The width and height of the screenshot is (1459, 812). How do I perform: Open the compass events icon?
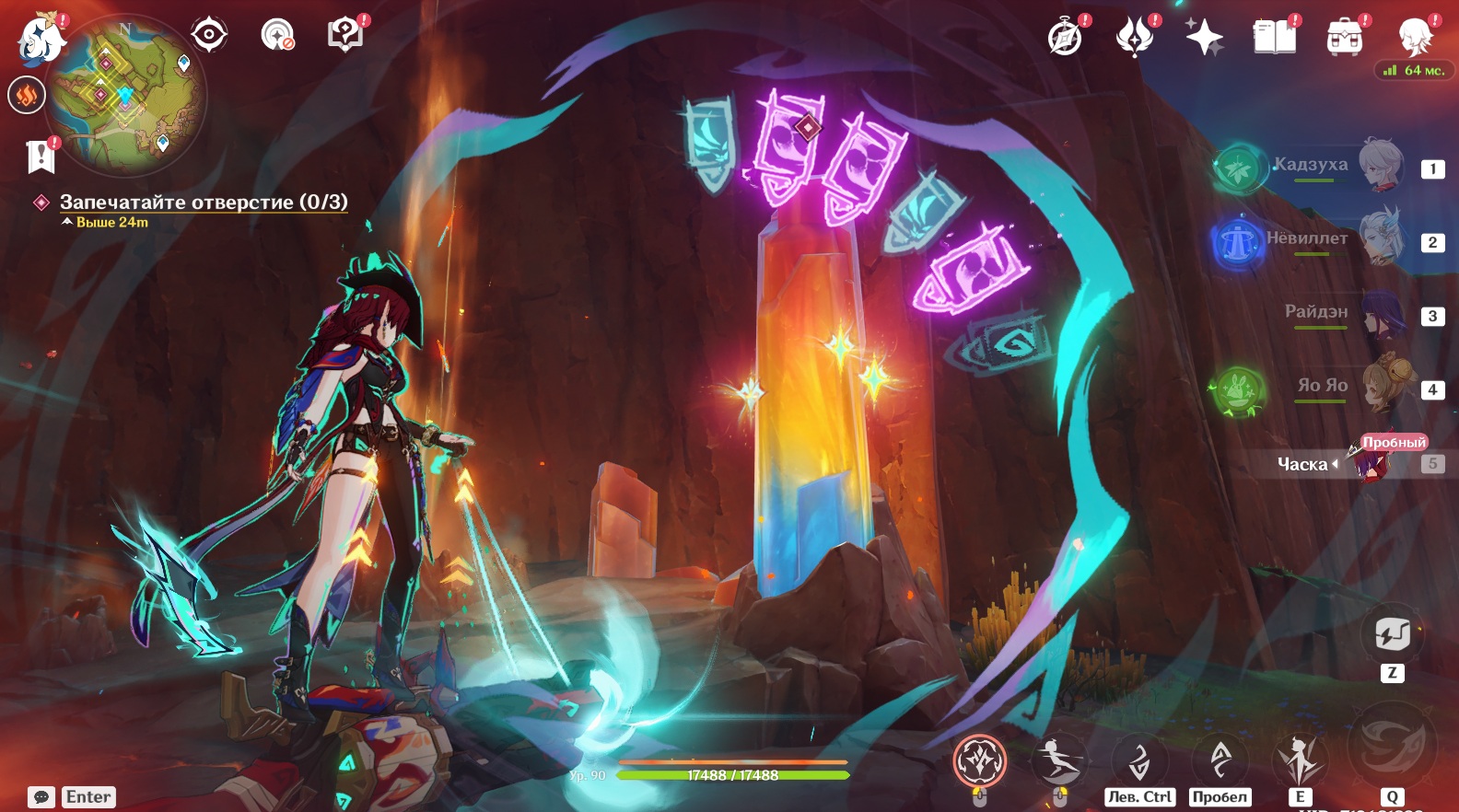1066,39
